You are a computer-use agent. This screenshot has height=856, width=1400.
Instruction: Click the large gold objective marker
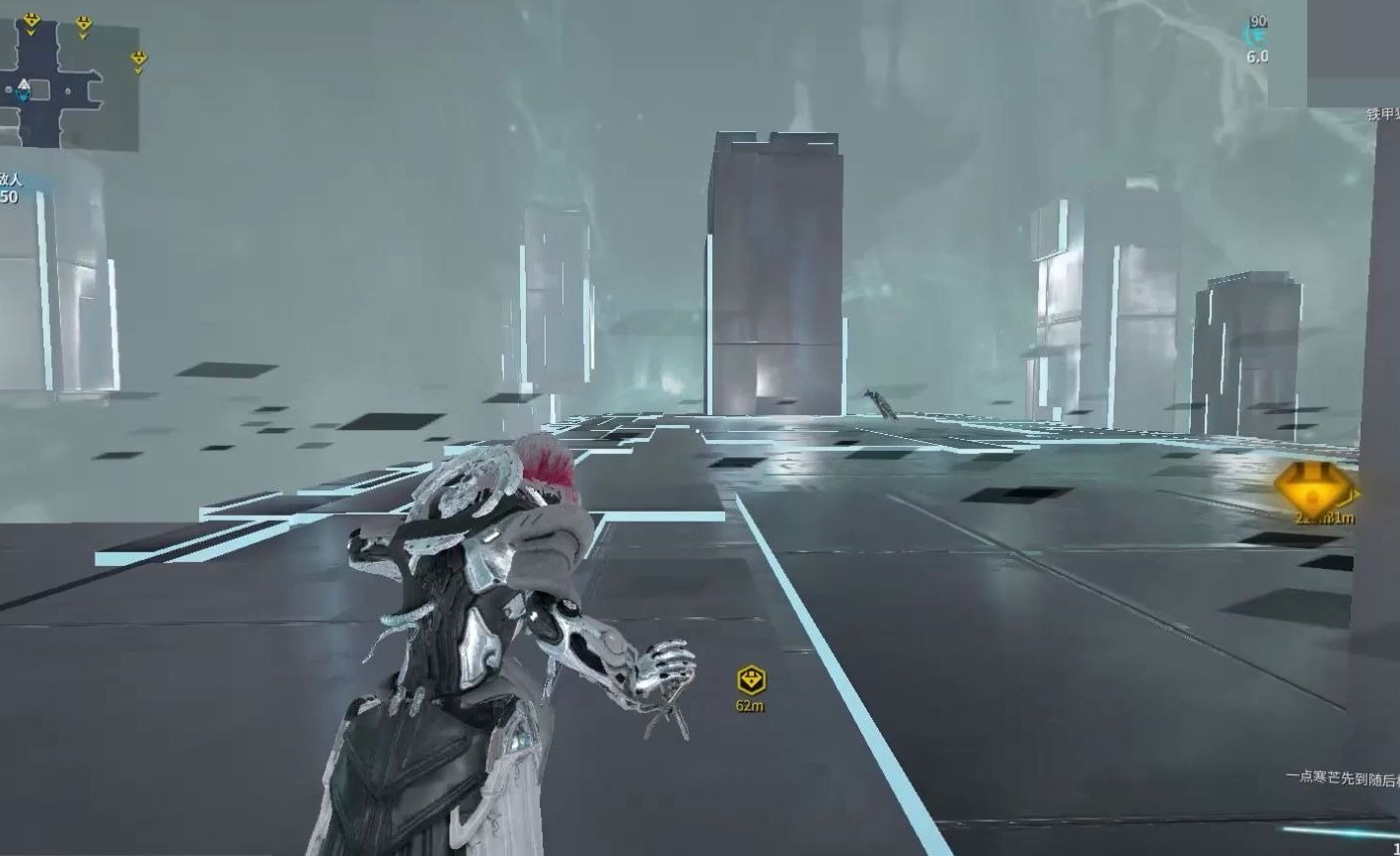1312,487
